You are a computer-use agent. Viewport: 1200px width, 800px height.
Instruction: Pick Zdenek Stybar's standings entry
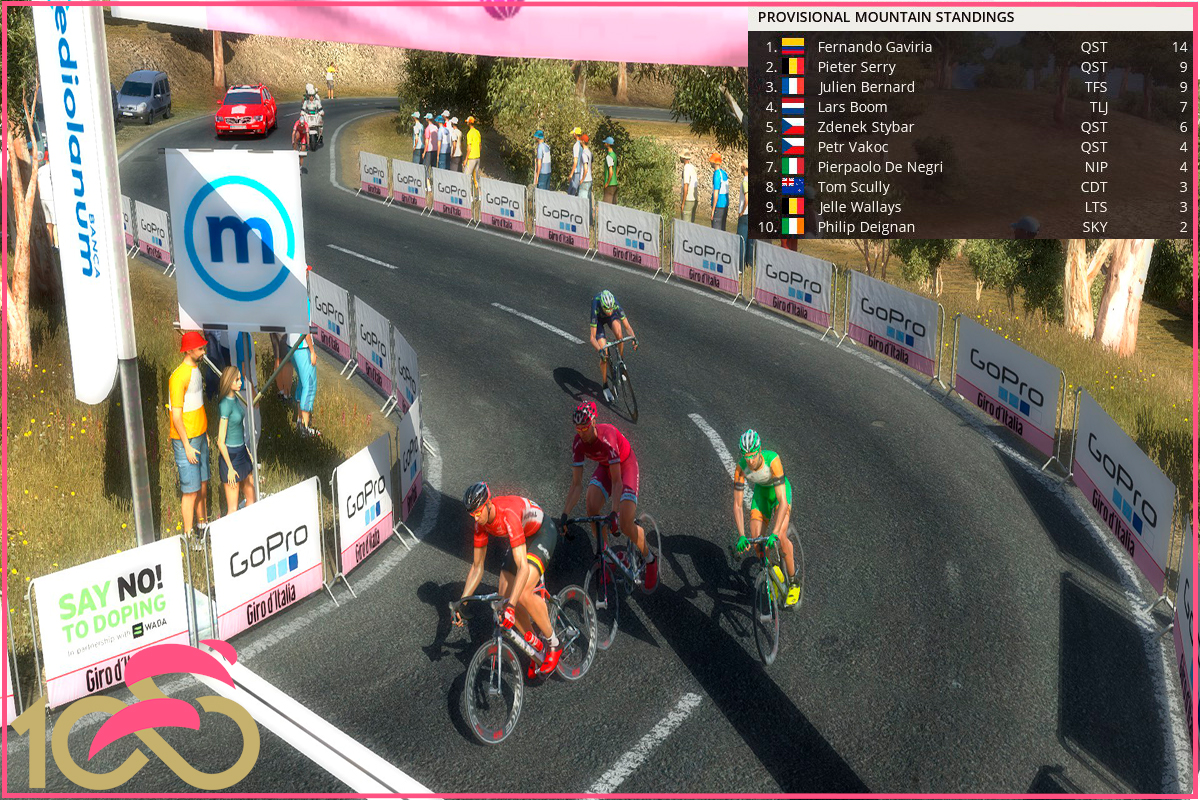coord(865,127)
